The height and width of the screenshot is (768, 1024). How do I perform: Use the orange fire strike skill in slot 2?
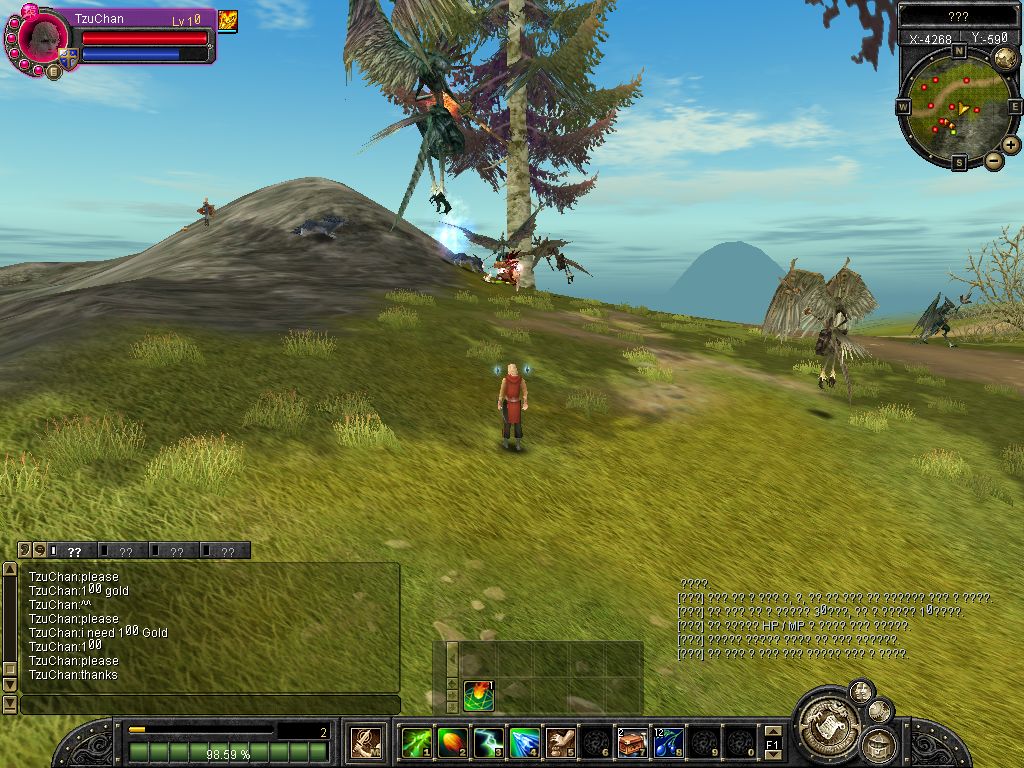pos(452,743)
